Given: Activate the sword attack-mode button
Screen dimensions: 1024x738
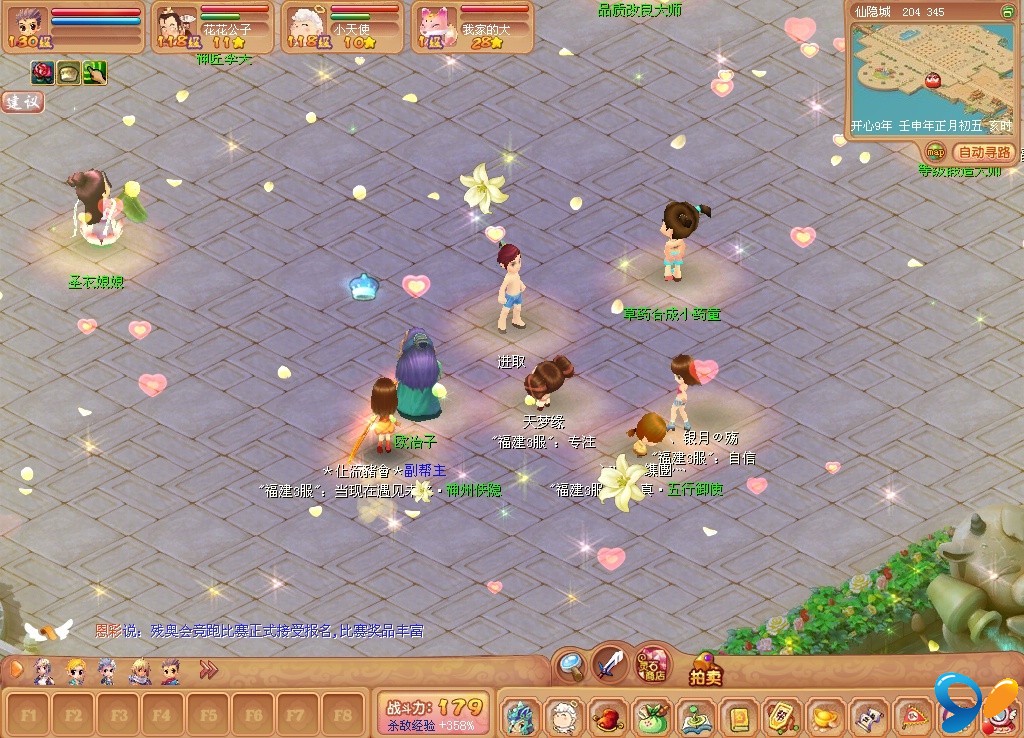Looking at the screenshot, I should click(610, 662).
